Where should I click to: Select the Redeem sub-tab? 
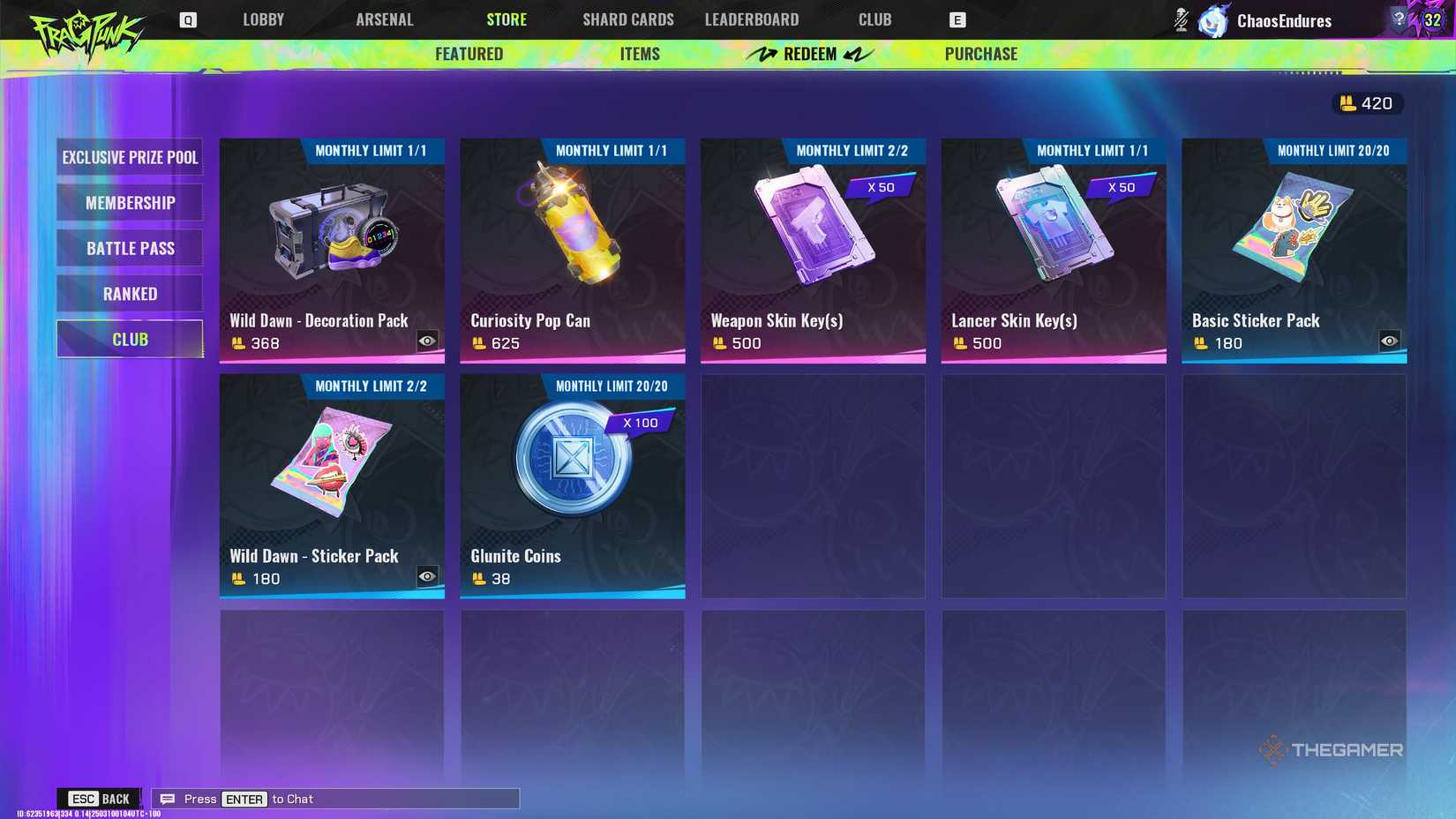coord(808,53)
